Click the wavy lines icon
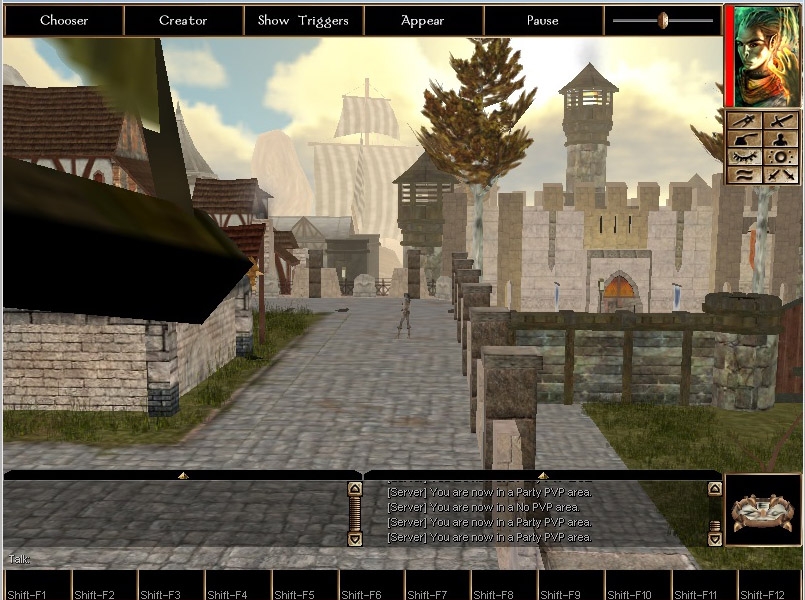 point(743,175)
